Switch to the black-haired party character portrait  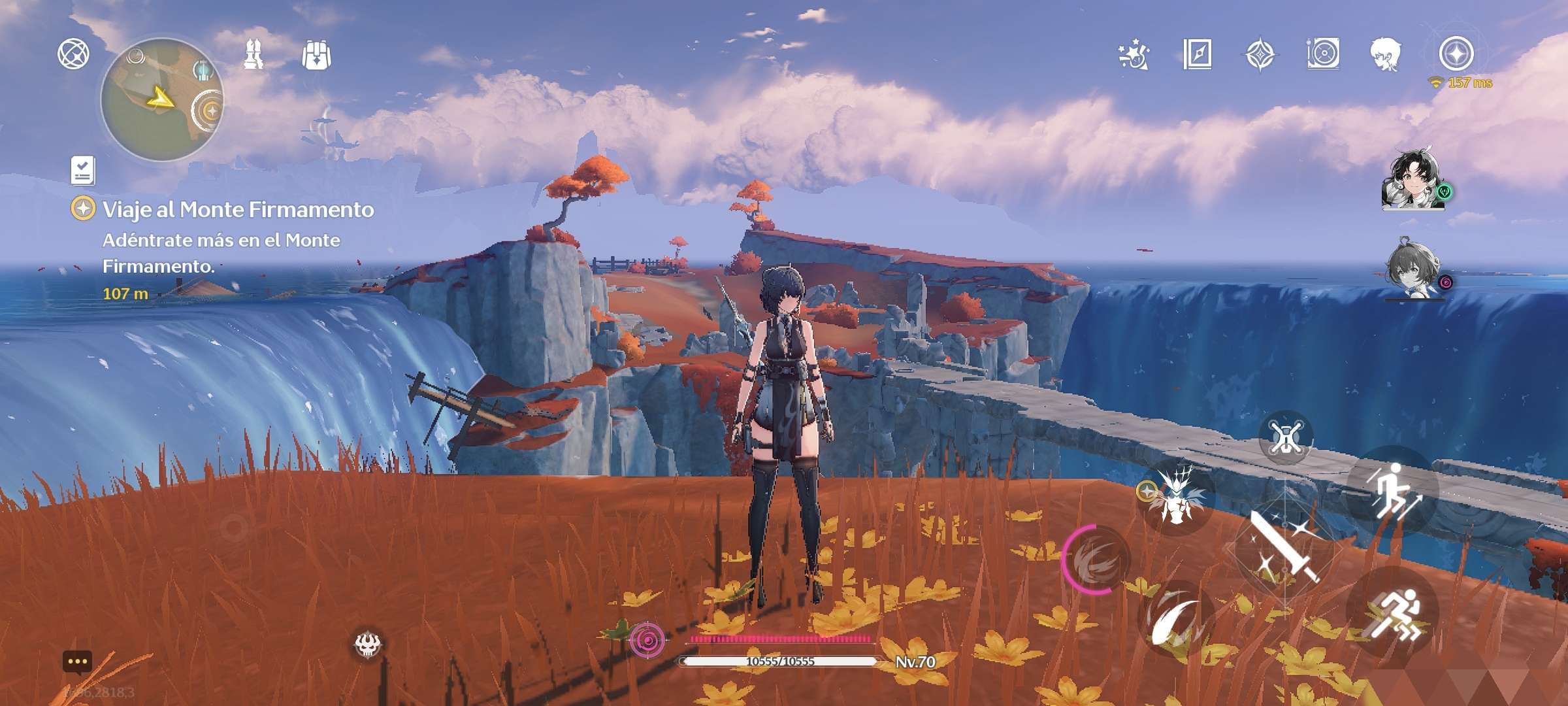(1413, 180)
